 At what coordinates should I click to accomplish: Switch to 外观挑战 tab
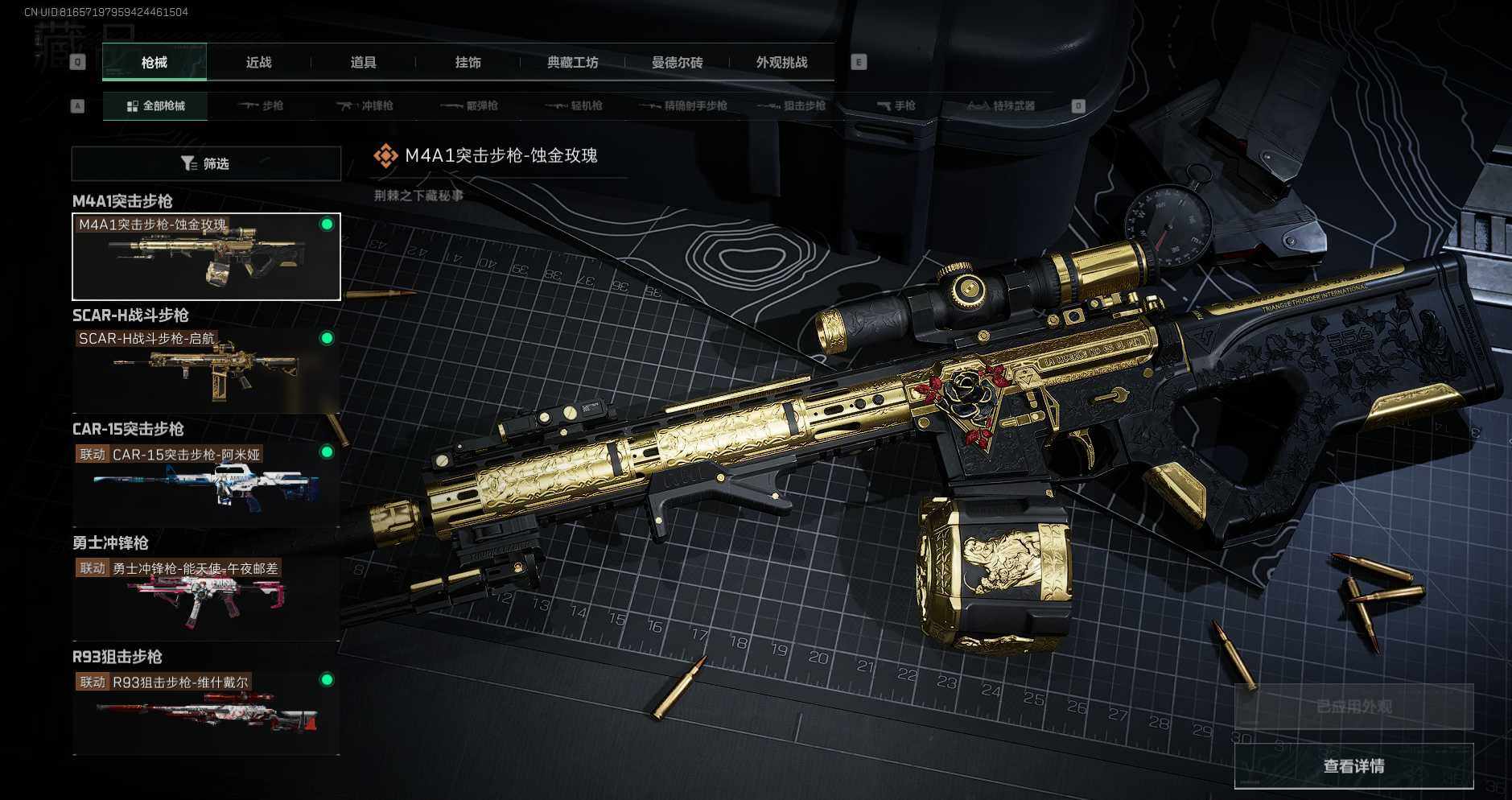coord(781,63)
